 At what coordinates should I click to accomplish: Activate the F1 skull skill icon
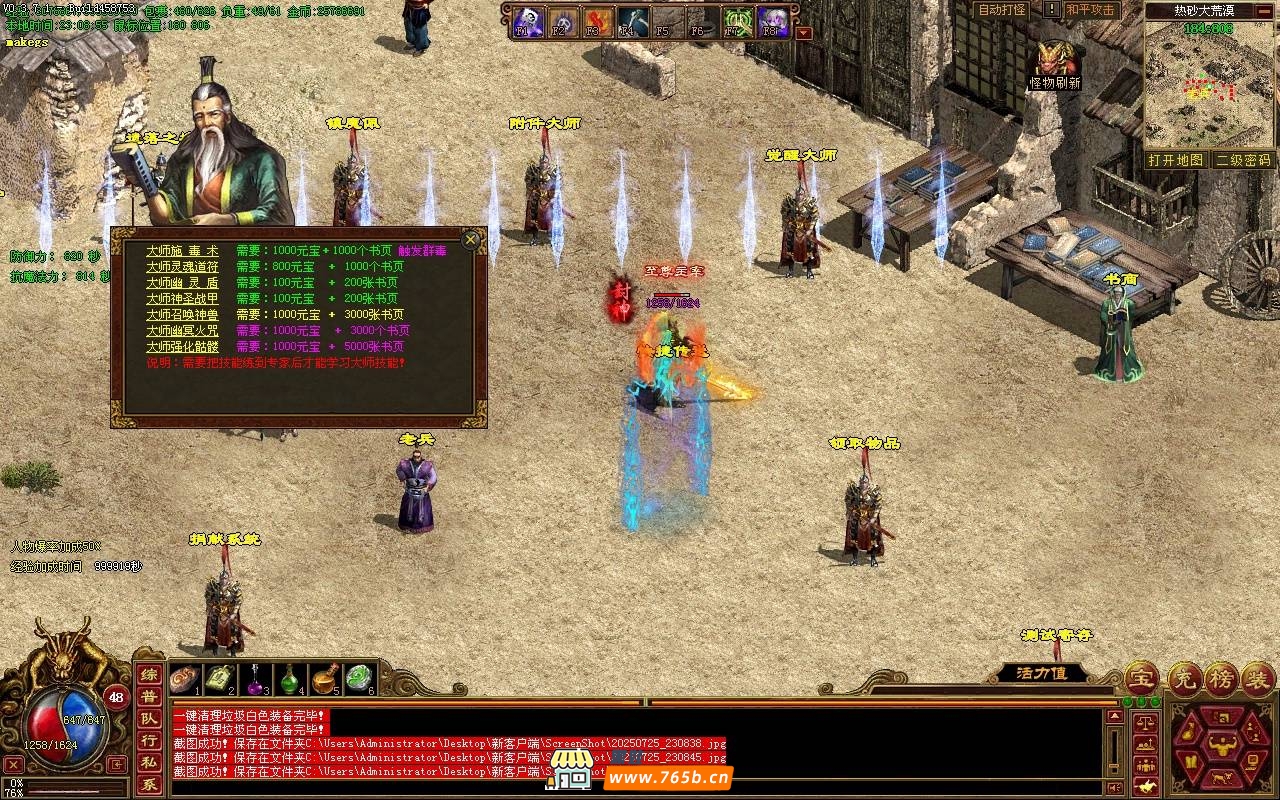[528, 21]
